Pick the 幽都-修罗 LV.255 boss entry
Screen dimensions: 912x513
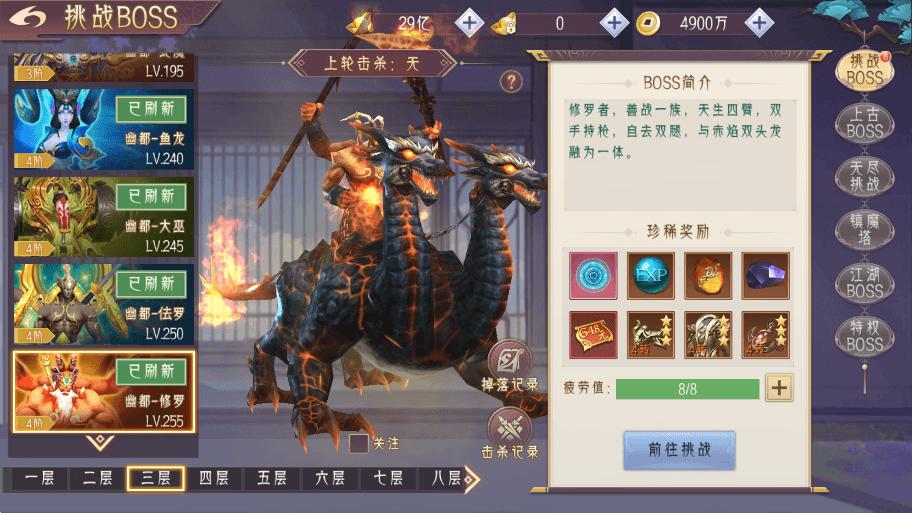(104, 391)
